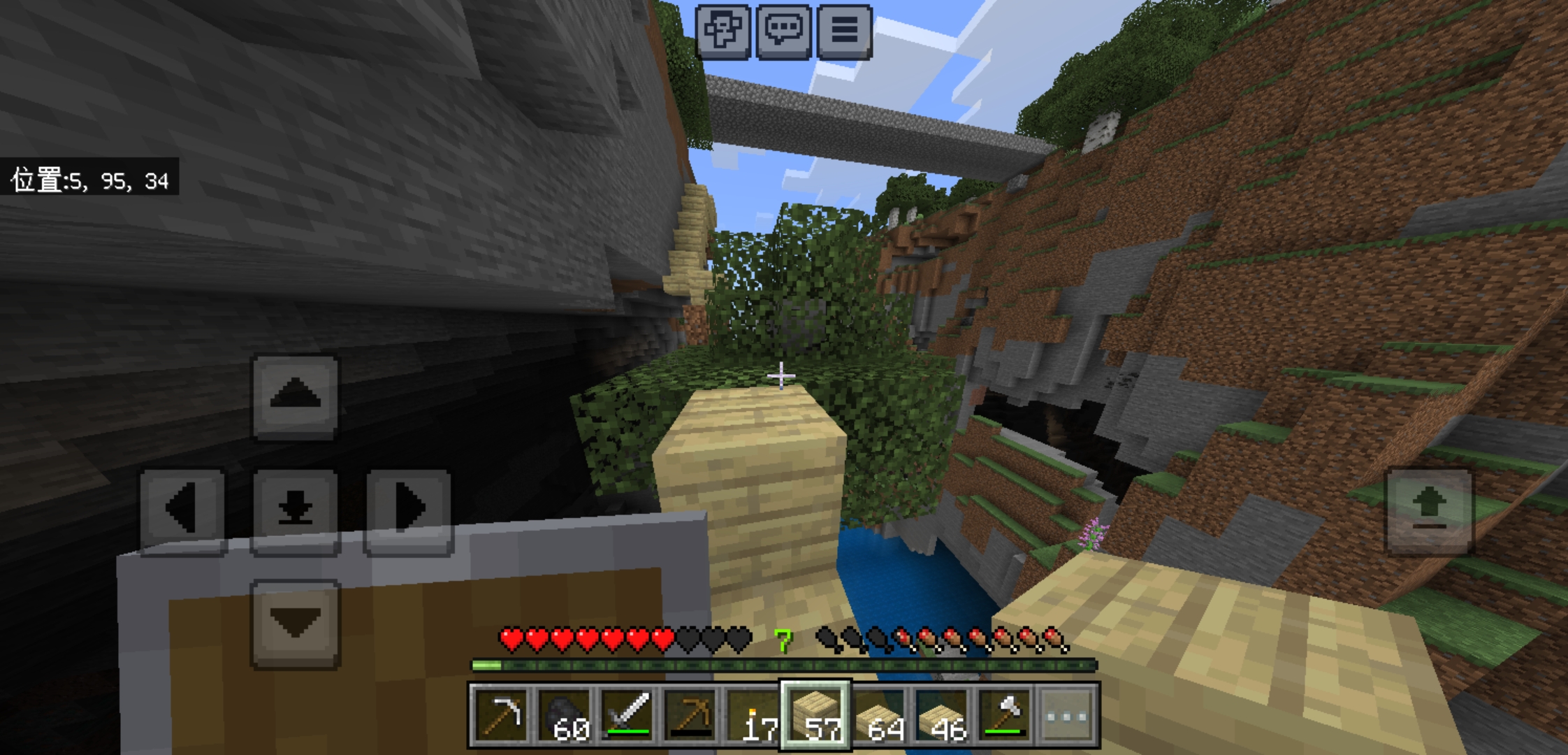Screen dimensions: 1568x755
Task: Open the chat speech-bubble button
Action: [783, 31]
